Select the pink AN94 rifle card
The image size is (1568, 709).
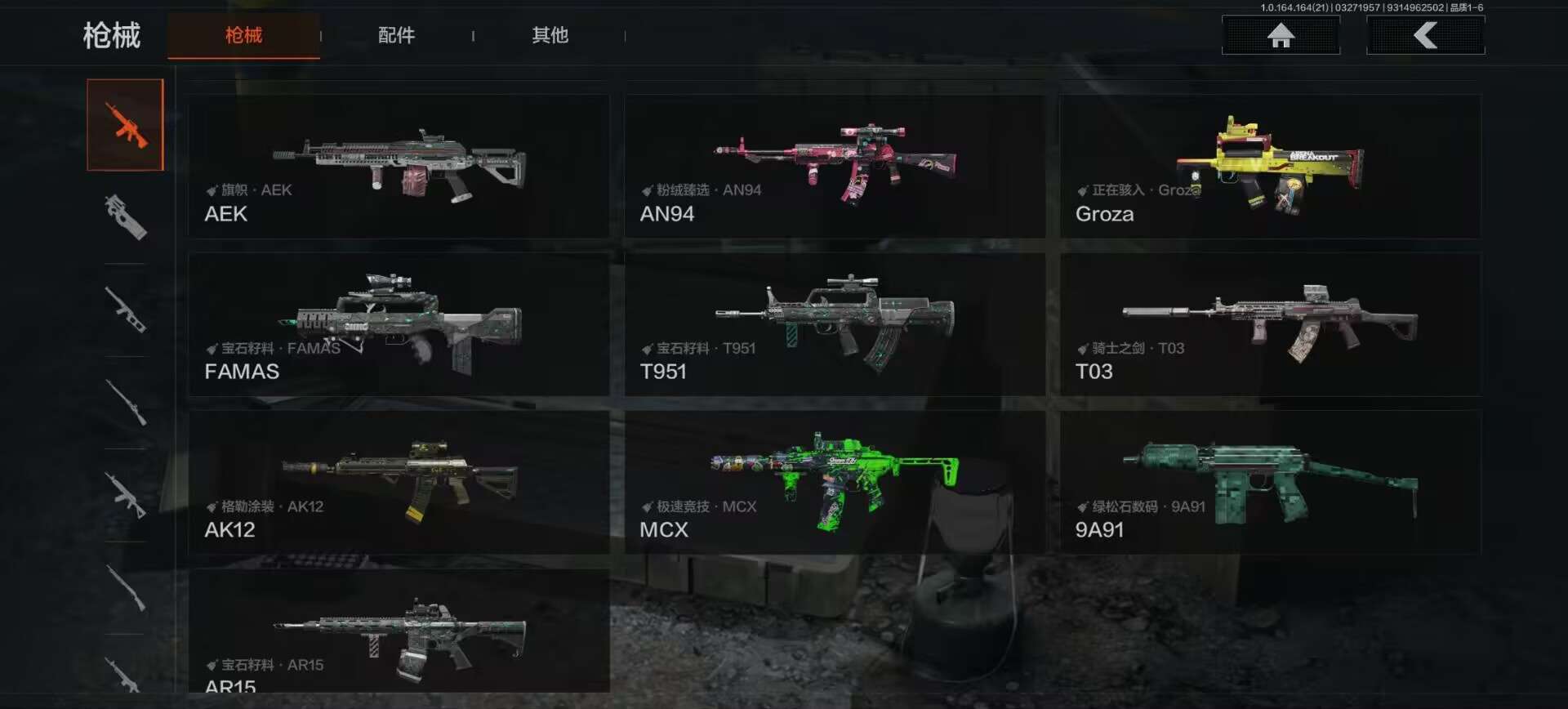tap(835, 167)
